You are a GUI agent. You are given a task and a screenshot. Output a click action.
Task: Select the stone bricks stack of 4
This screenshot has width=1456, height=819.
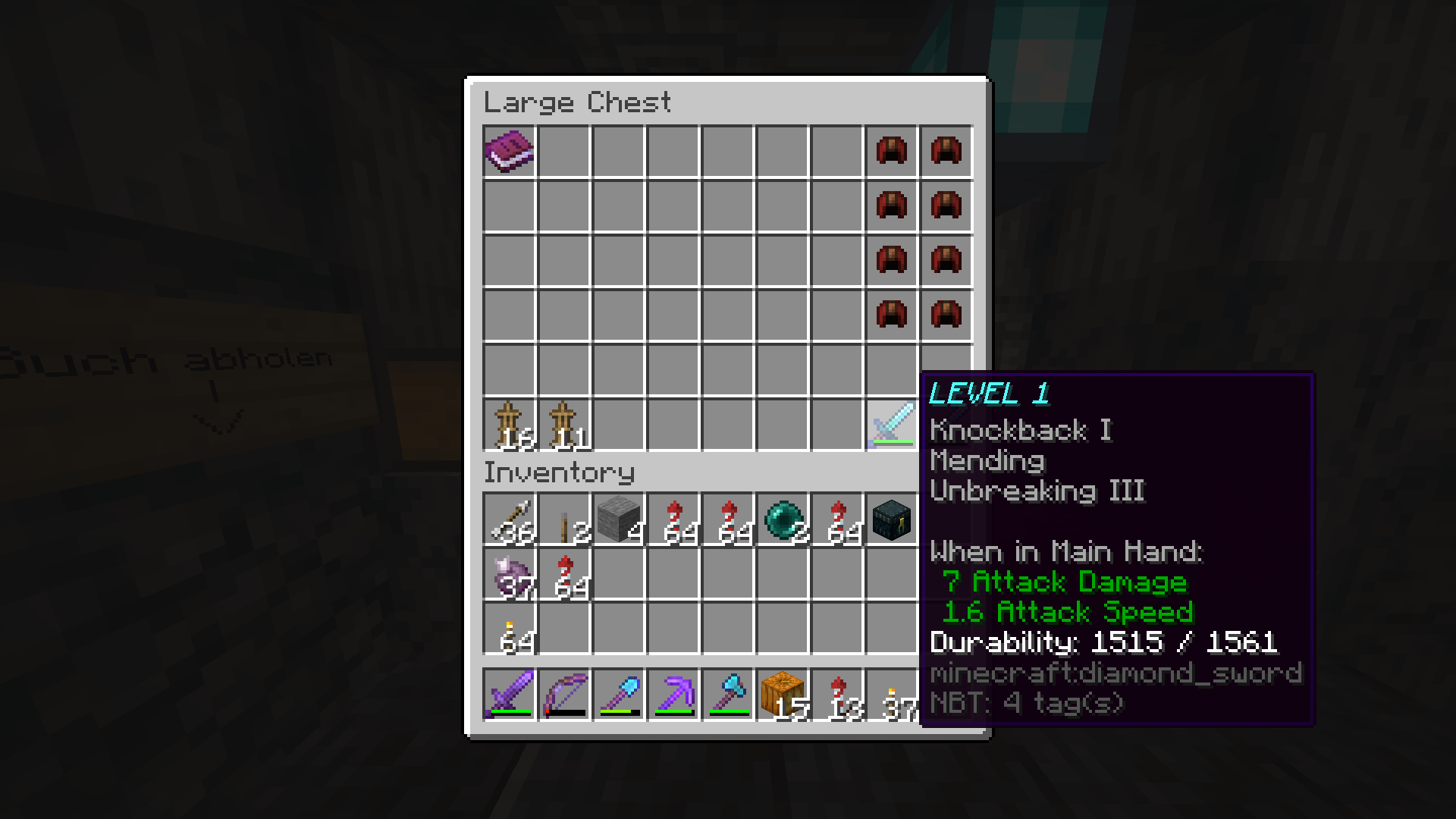pyautogui.click(x=618, y=521)
